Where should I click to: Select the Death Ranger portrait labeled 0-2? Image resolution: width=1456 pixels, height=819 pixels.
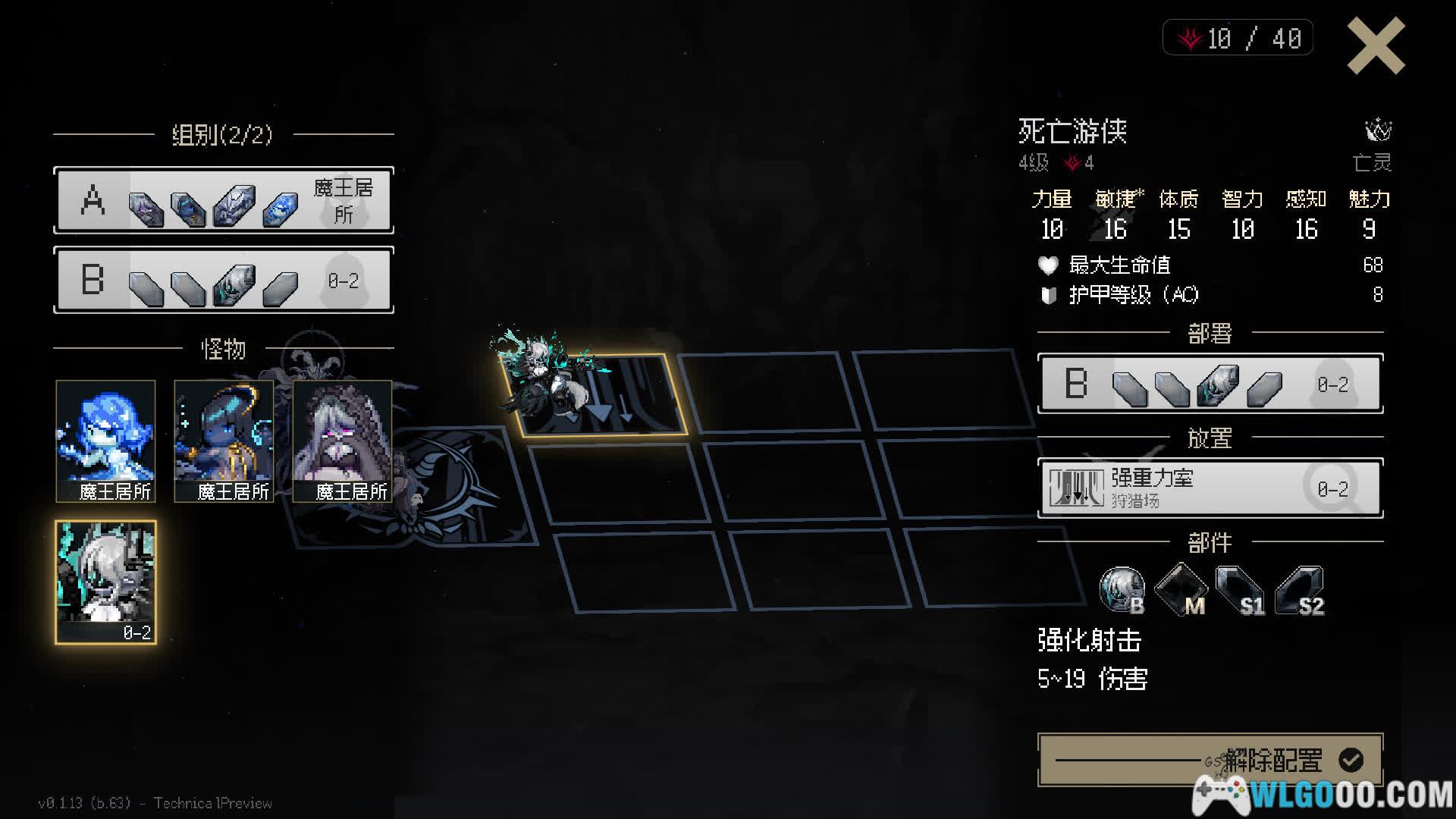106,582
